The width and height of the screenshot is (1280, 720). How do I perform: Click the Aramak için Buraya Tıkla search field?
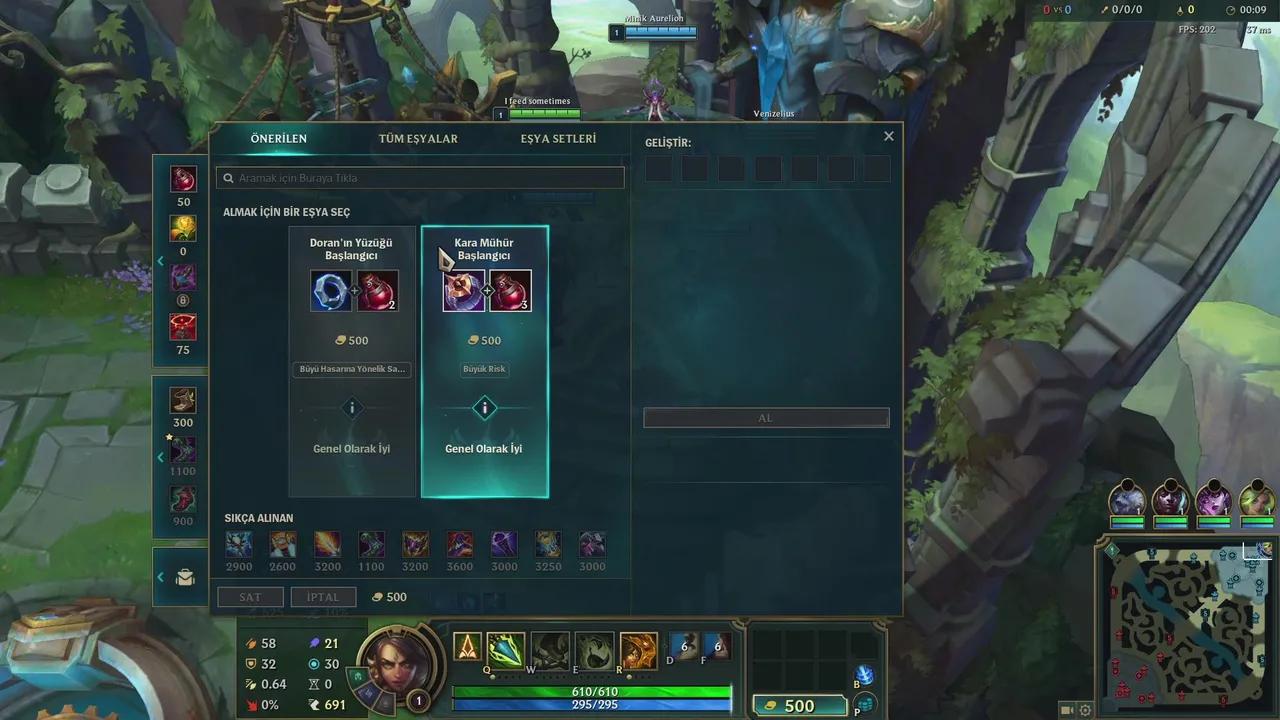pos(420,177)
